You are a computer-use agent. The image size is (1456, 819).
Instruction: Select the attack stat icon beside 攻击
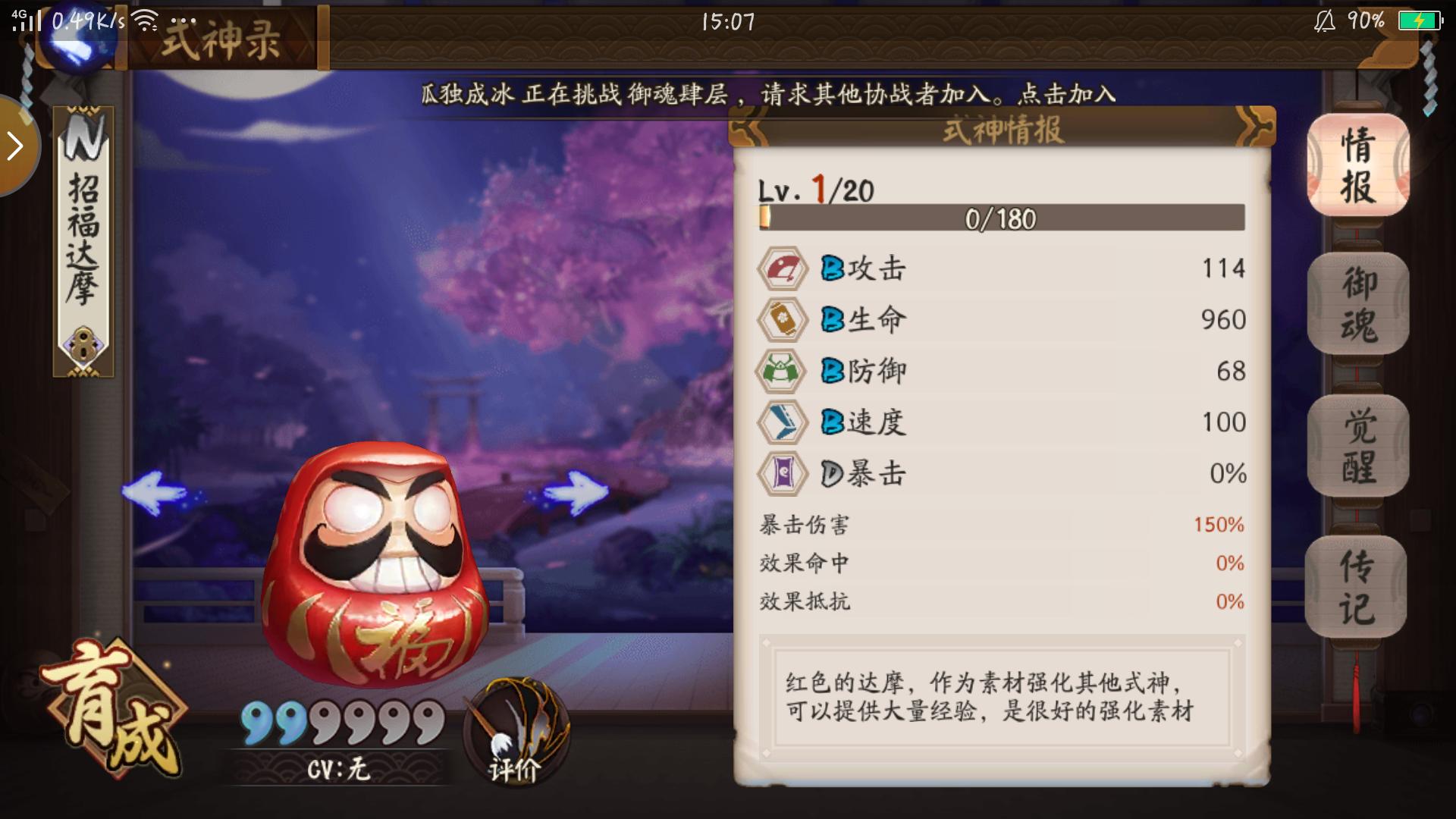click(x=783, y=267)
